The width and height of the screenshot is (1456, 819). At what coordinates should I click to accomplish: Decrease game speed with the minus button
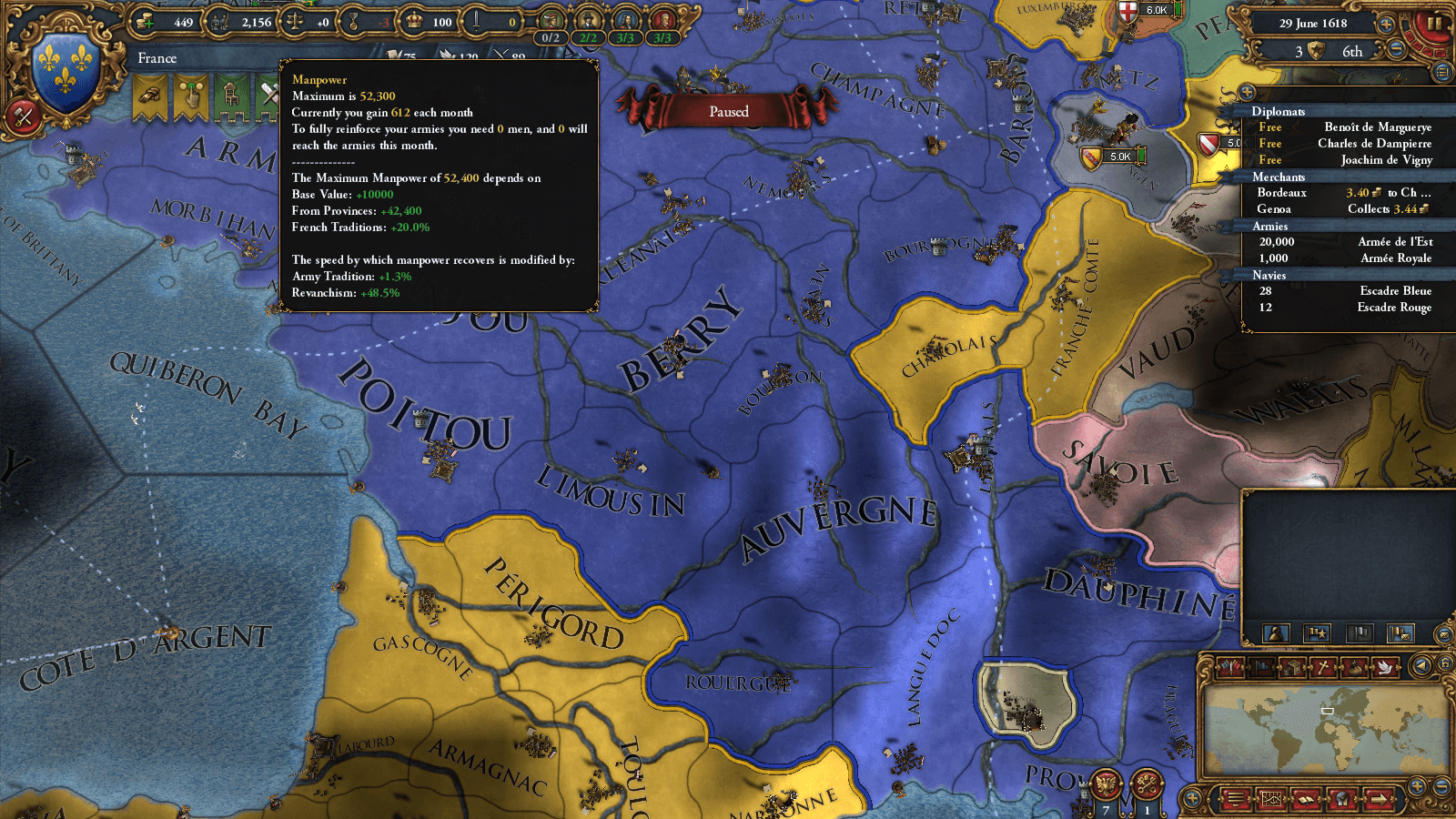pyautogui.click(x=1395, y=51)
